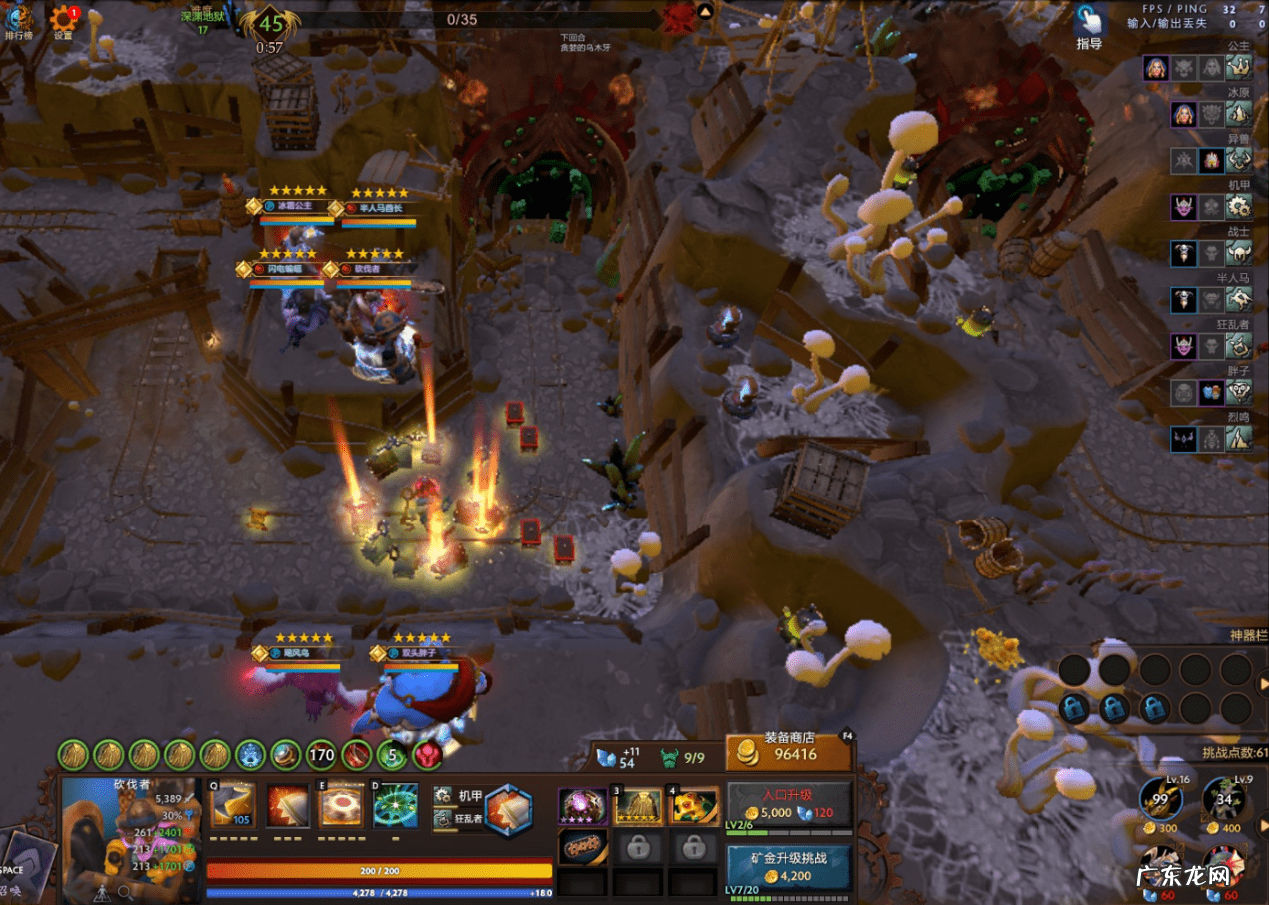Activate the Q ability showing 105
Viewport: 1269px width, 905px height.
pyautogui.click(x=233, y=805)
